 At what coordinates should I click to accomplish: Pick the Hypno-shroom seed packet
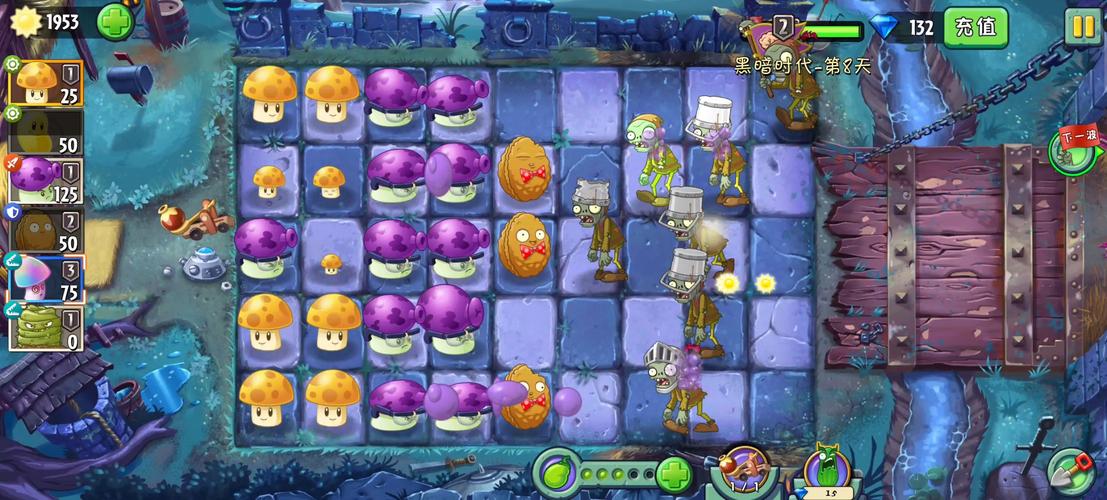(45, 278)
